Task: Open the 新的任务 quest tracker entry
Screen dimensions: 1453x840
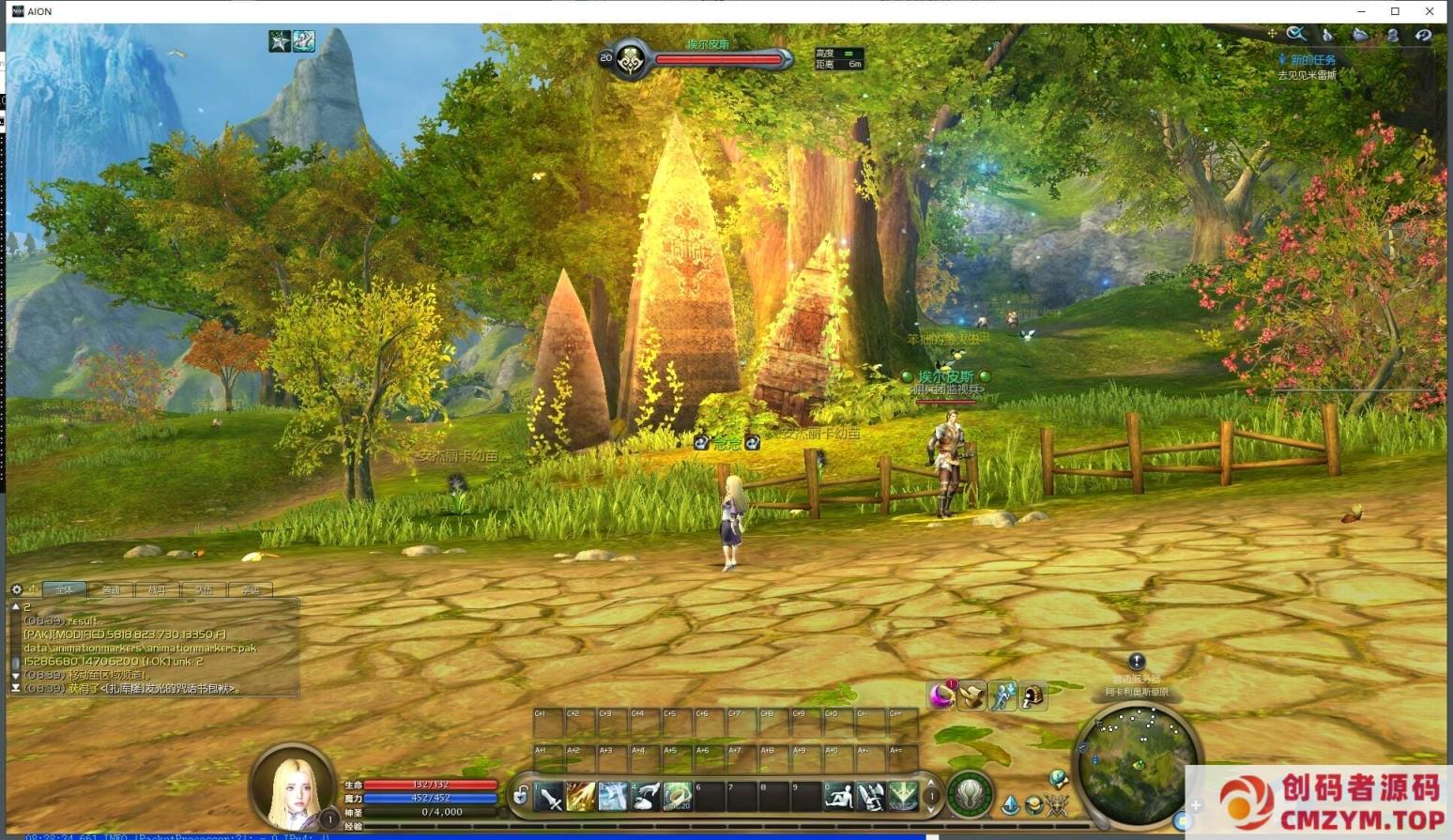Action: pos(1312,60)
